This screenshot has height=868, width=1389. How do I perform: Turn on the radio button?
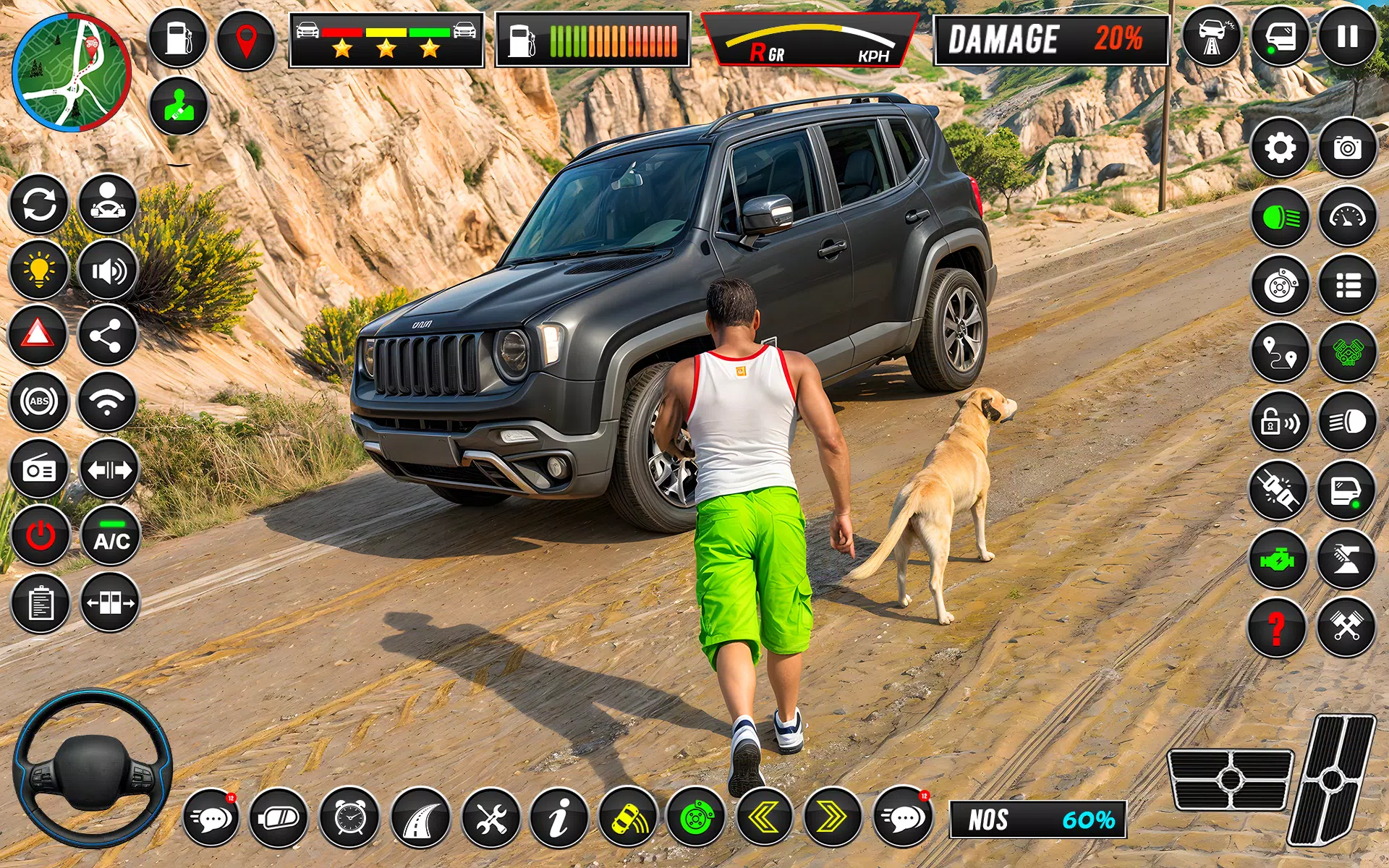pos(38,470)
